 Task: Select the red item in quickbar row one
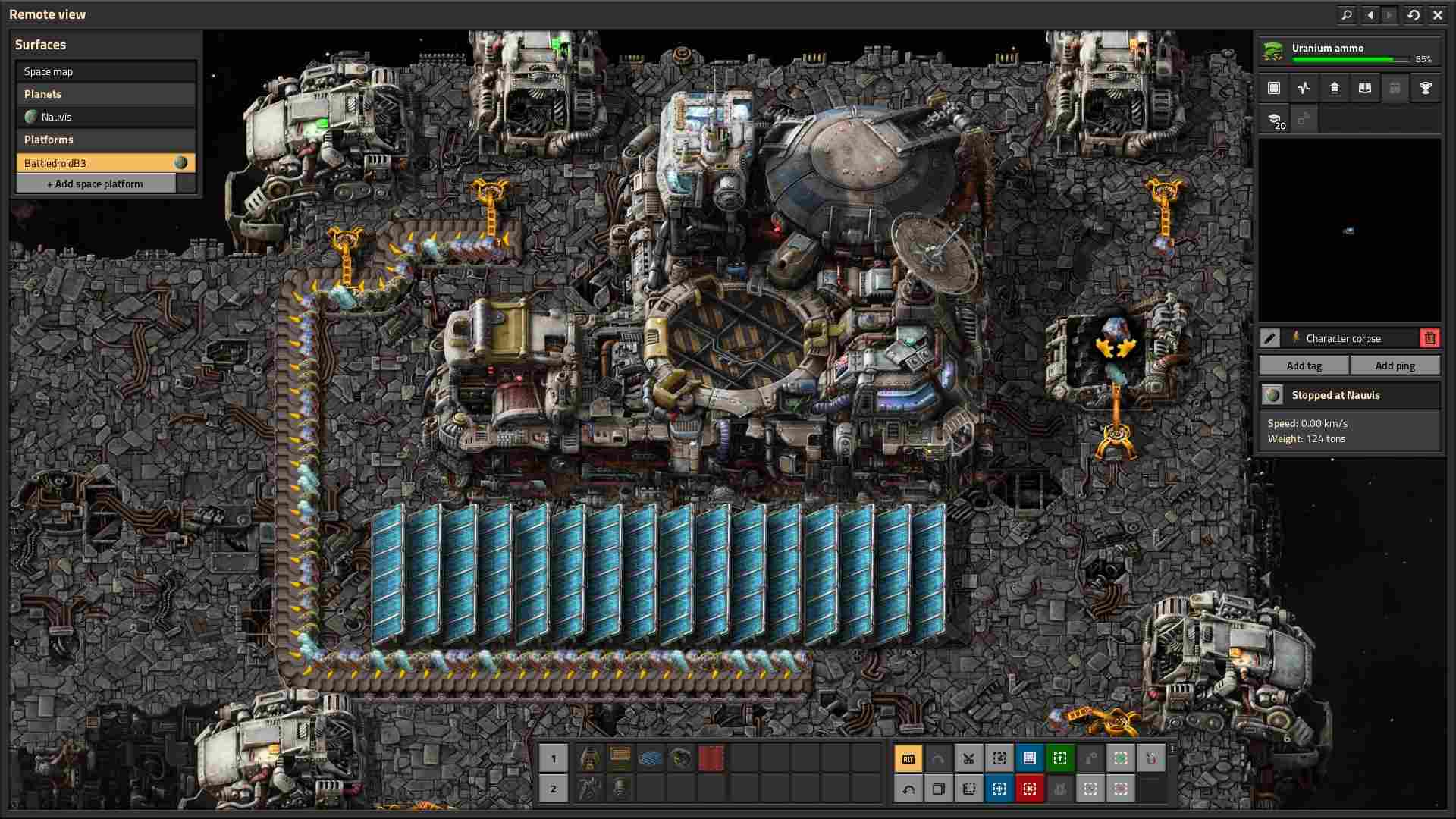click(x=711, y=758)
